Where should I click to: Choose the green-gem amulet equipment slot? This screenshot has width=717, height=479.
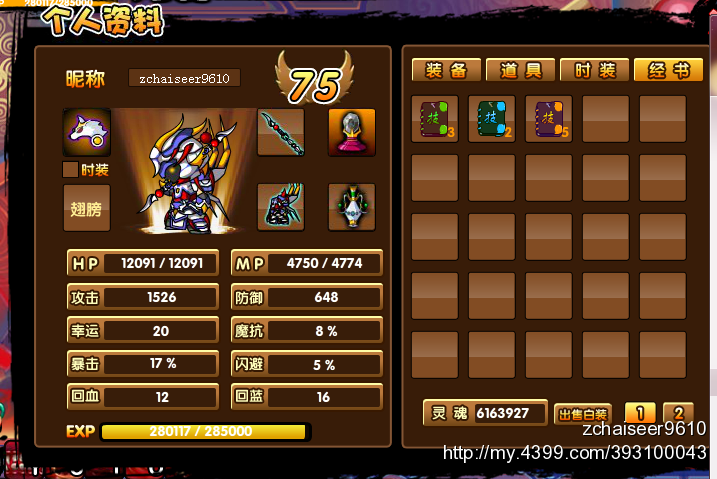tap(352, 207)
